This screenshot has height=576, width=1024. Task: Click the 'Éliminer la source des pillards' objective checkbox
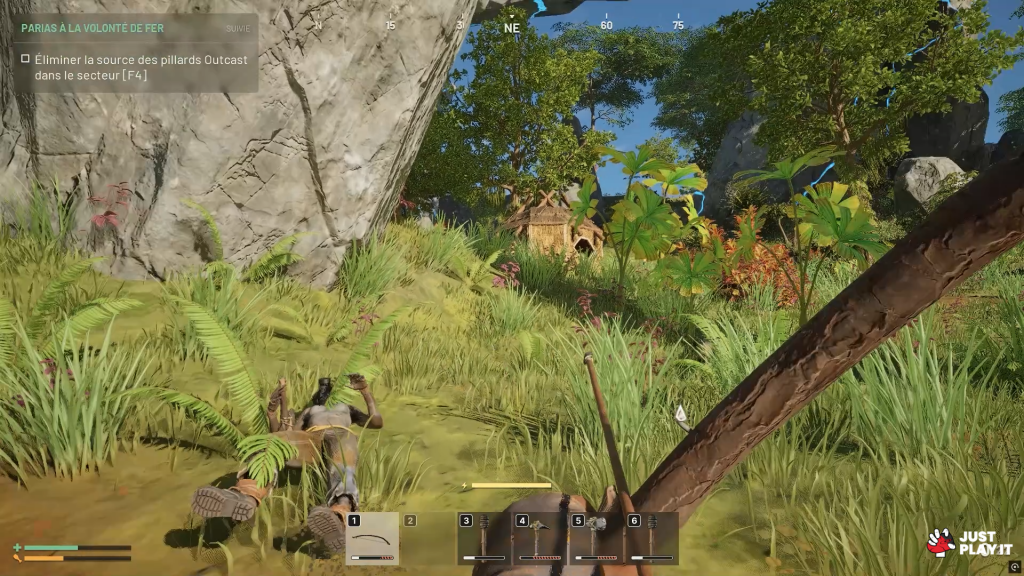pos(25,59)
